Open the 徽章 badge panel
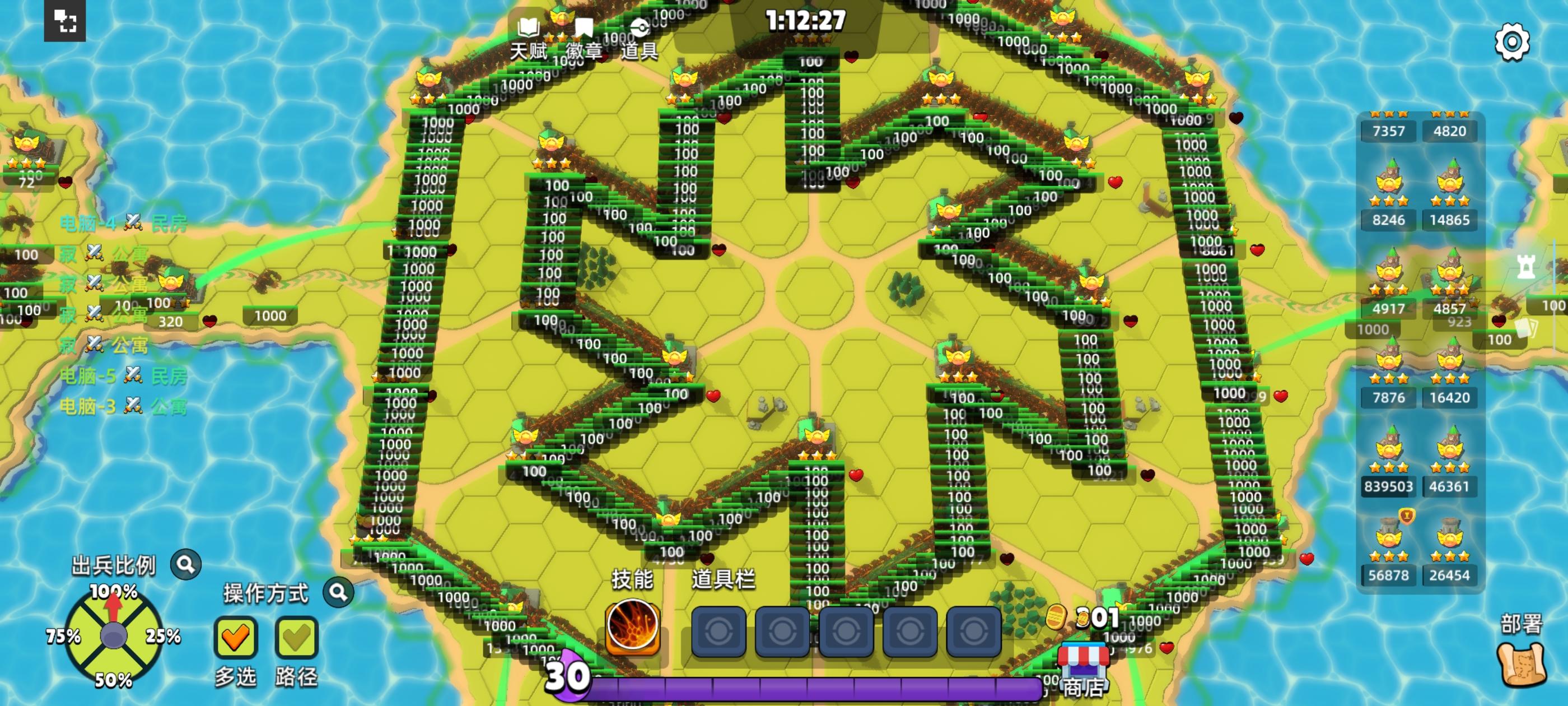 click(584, 36)
